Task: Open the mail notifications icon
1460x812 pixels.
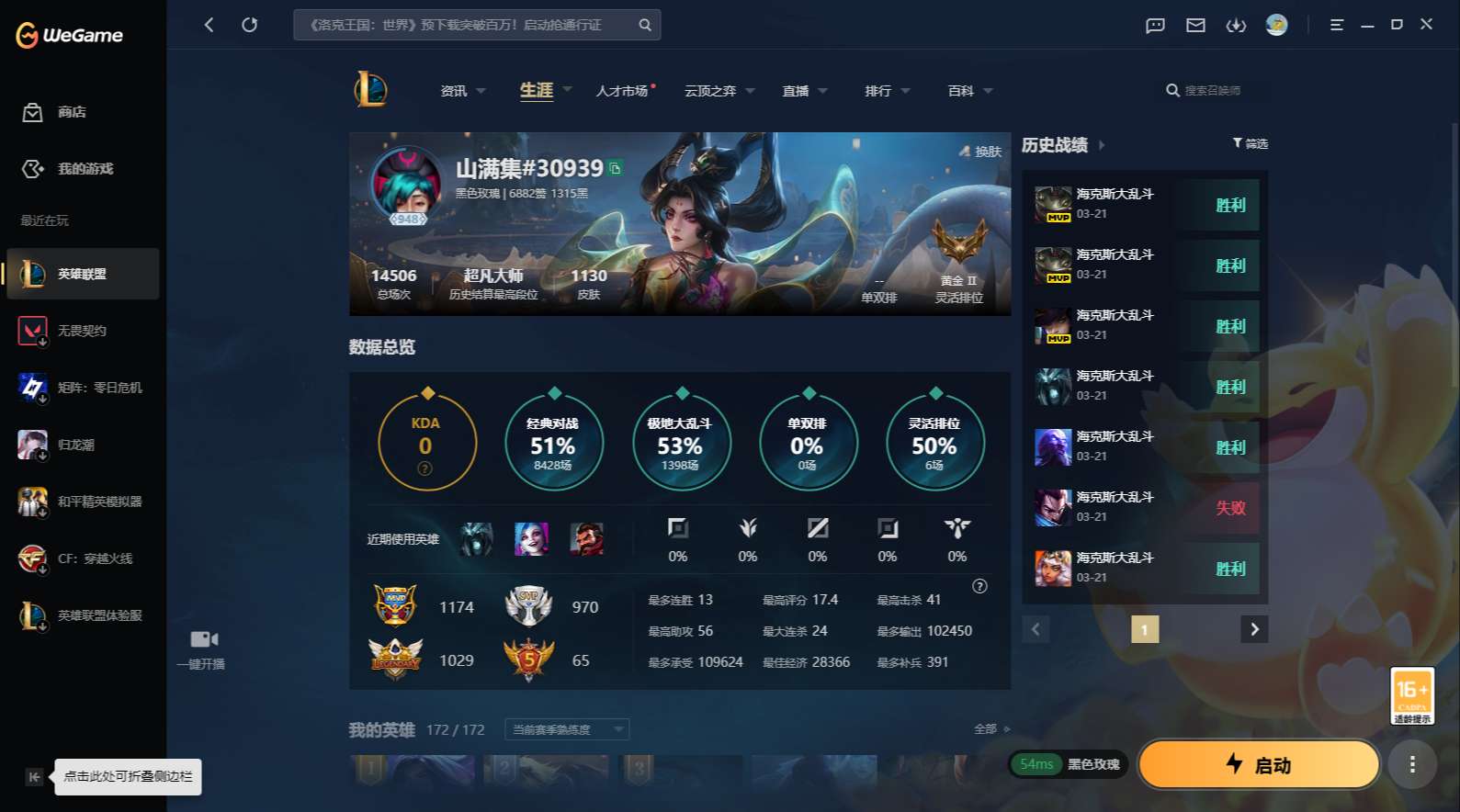Action: 1195,25
